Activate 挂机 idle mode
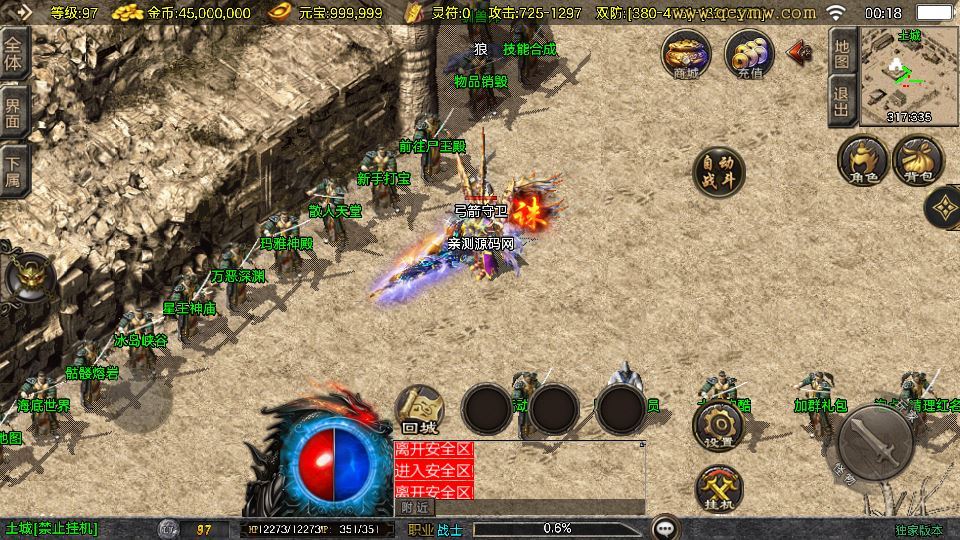 click(718, 489)
